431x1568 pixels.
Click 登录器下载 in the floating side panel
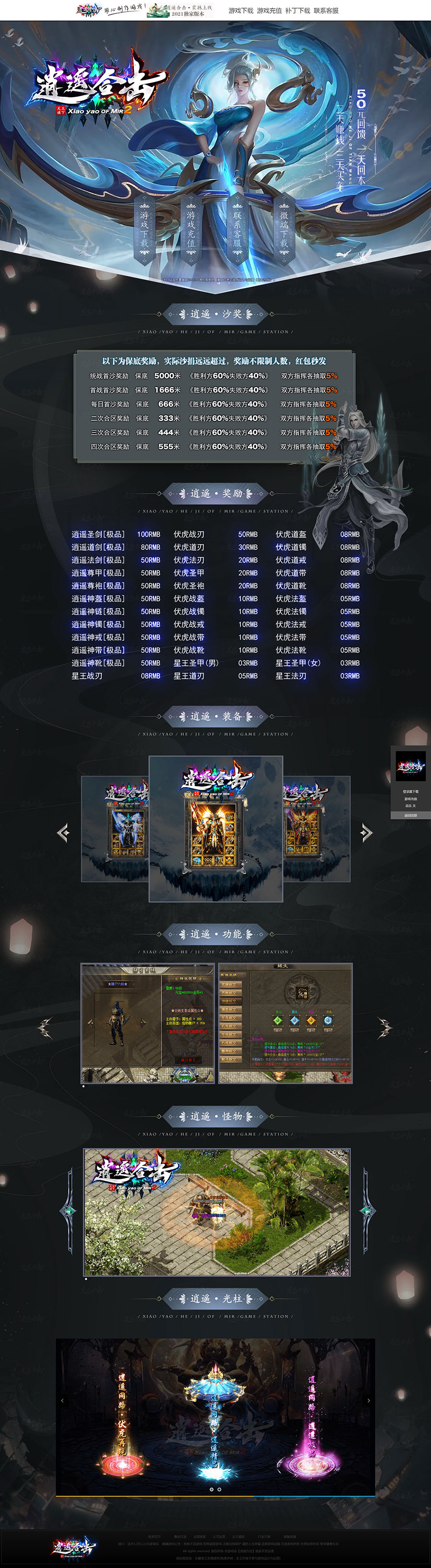[411, 791]
